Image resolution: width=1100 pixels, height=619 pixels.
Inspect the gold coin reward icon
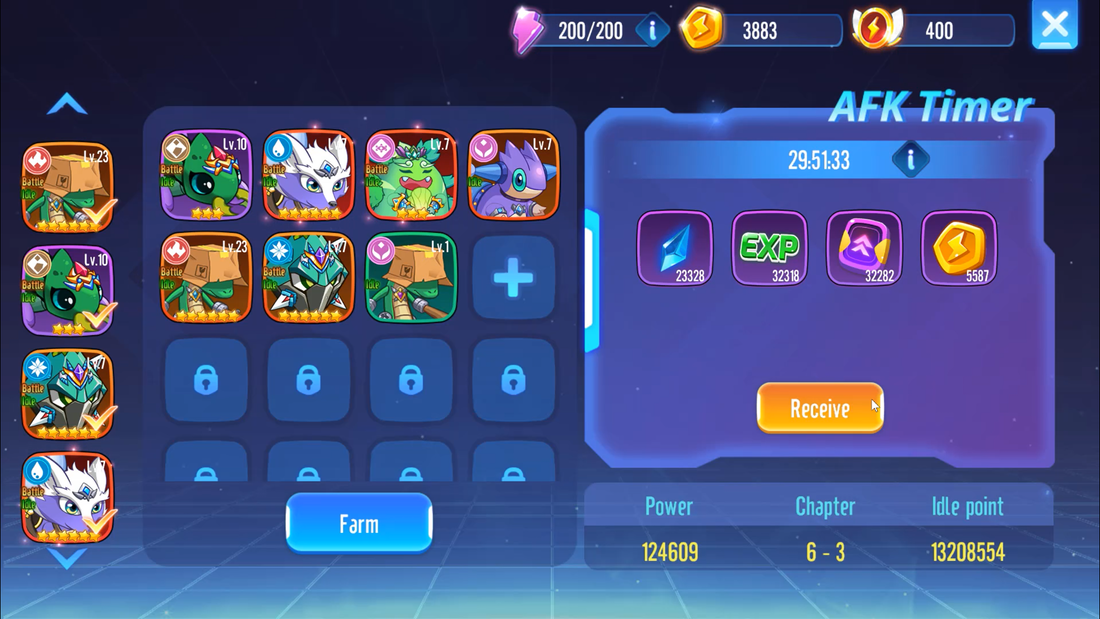pos(958,248)
